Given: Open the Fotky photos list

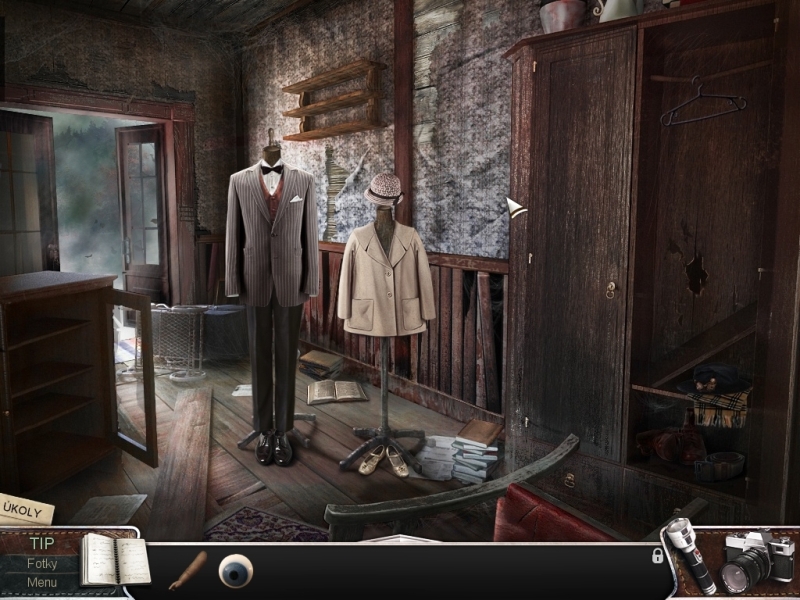Looking at the screenshot, I should 42,563.
